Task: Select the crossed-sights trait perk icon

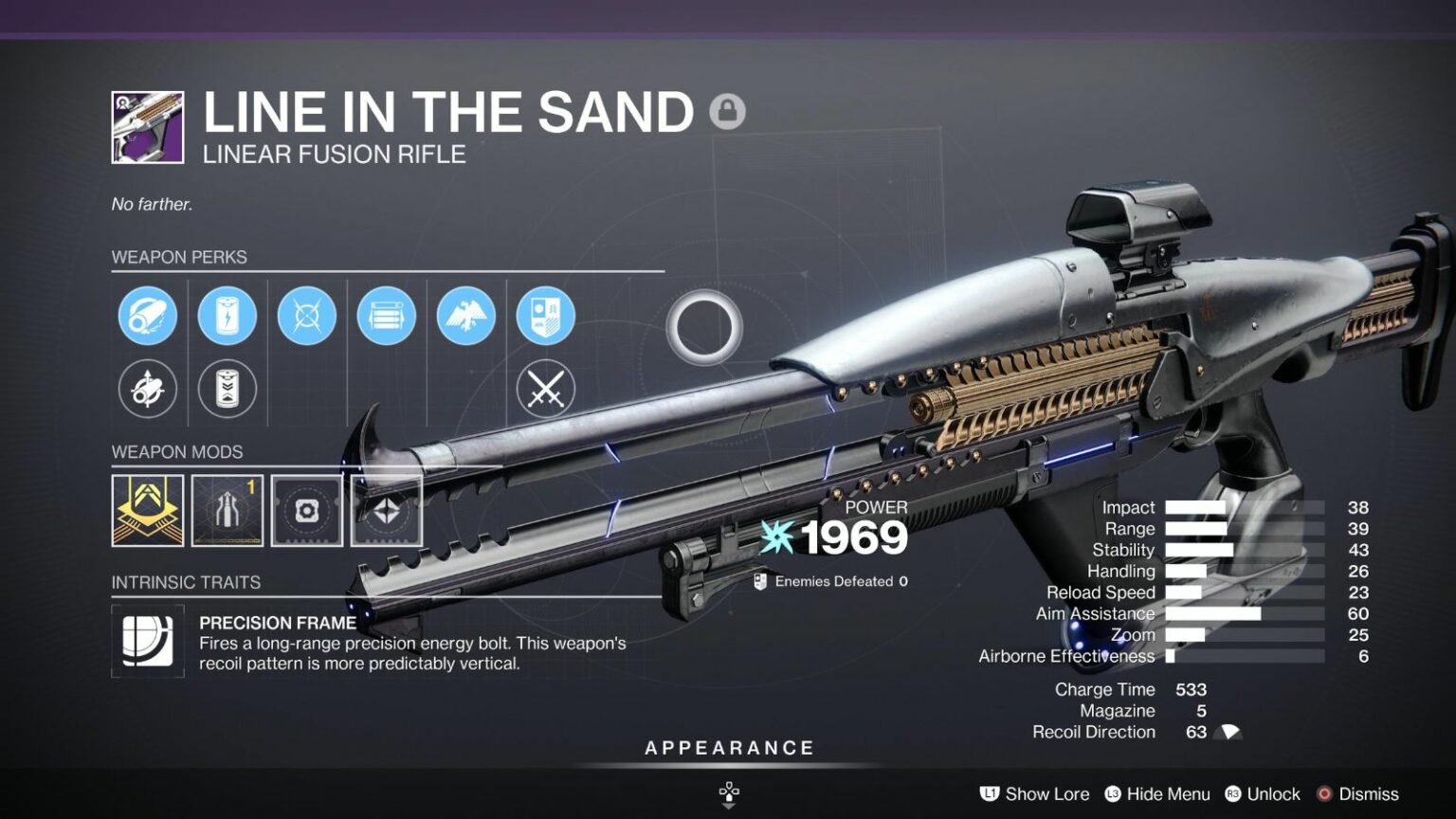Action: pos(306,317)
